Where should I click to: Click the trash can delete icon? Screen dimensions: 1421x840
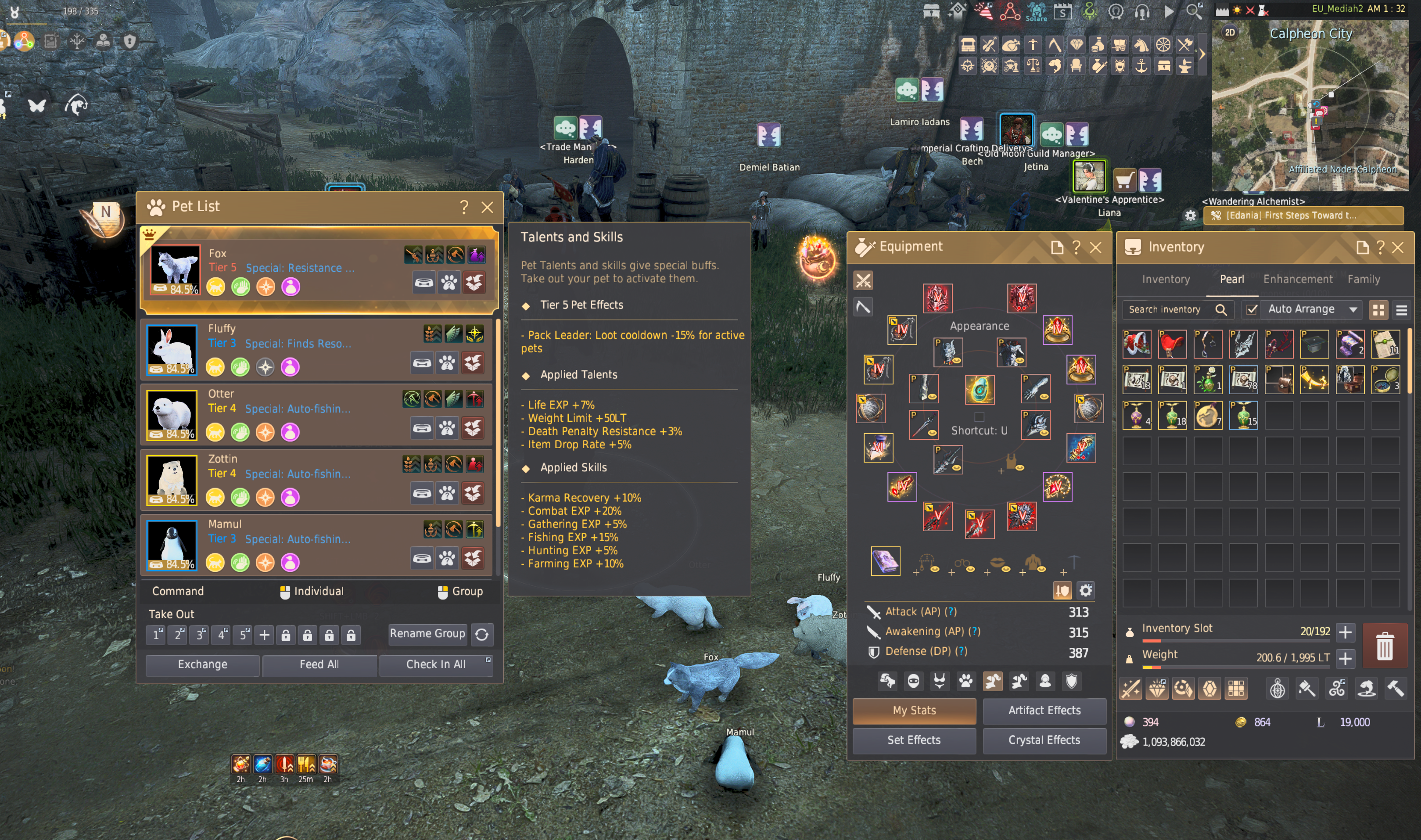(1384, 645)
